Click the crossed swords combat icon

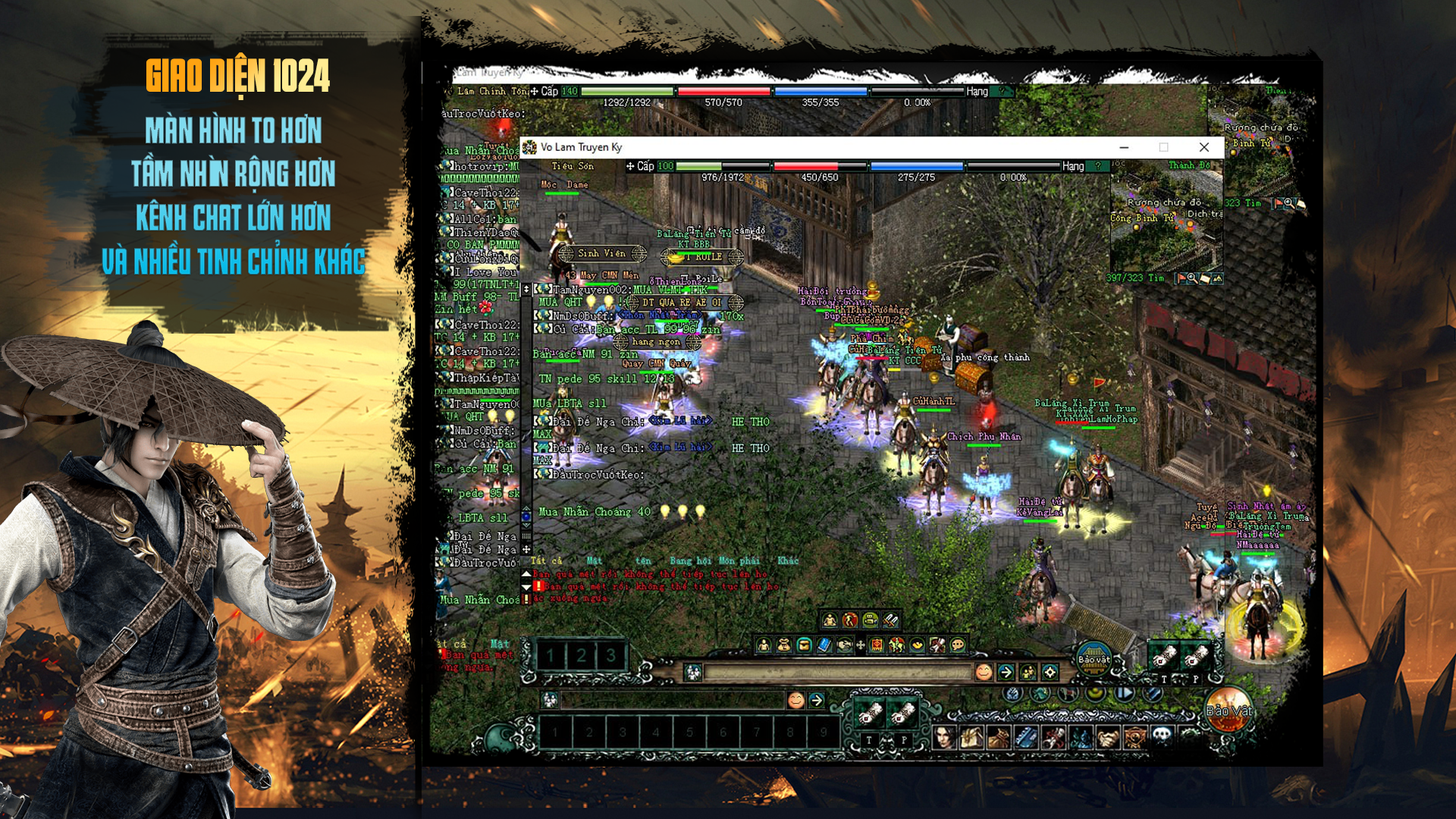[890, 620]
